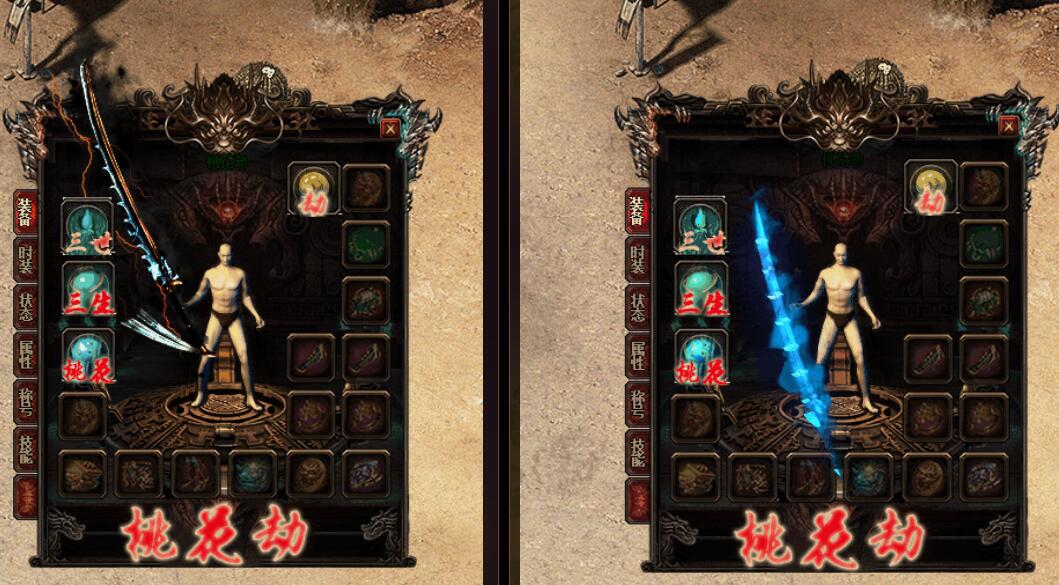Open the 技能 tab in left panel

click(25, 449)
